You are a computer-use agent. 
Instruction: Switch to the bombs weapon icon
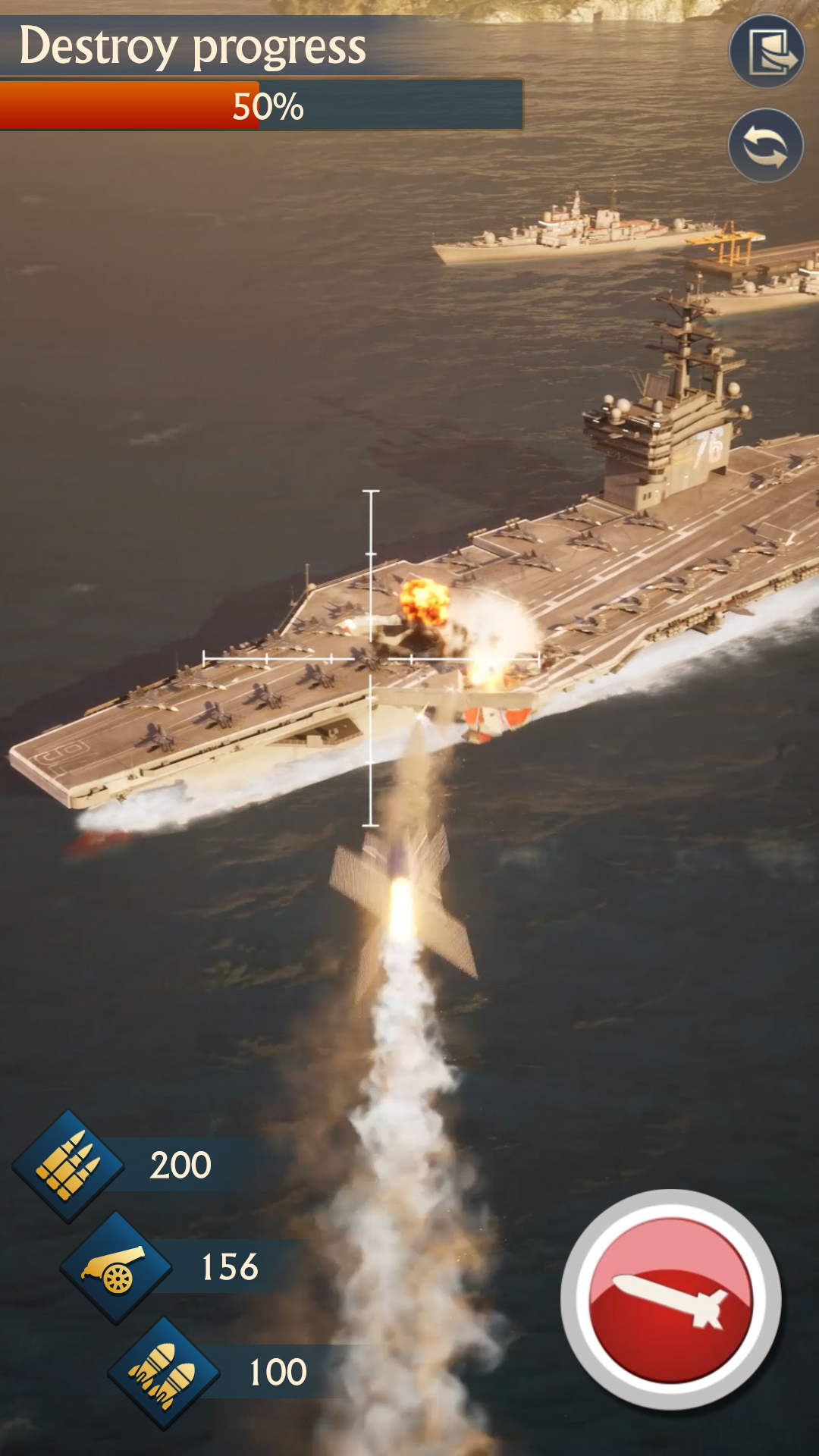(164, 1373)
